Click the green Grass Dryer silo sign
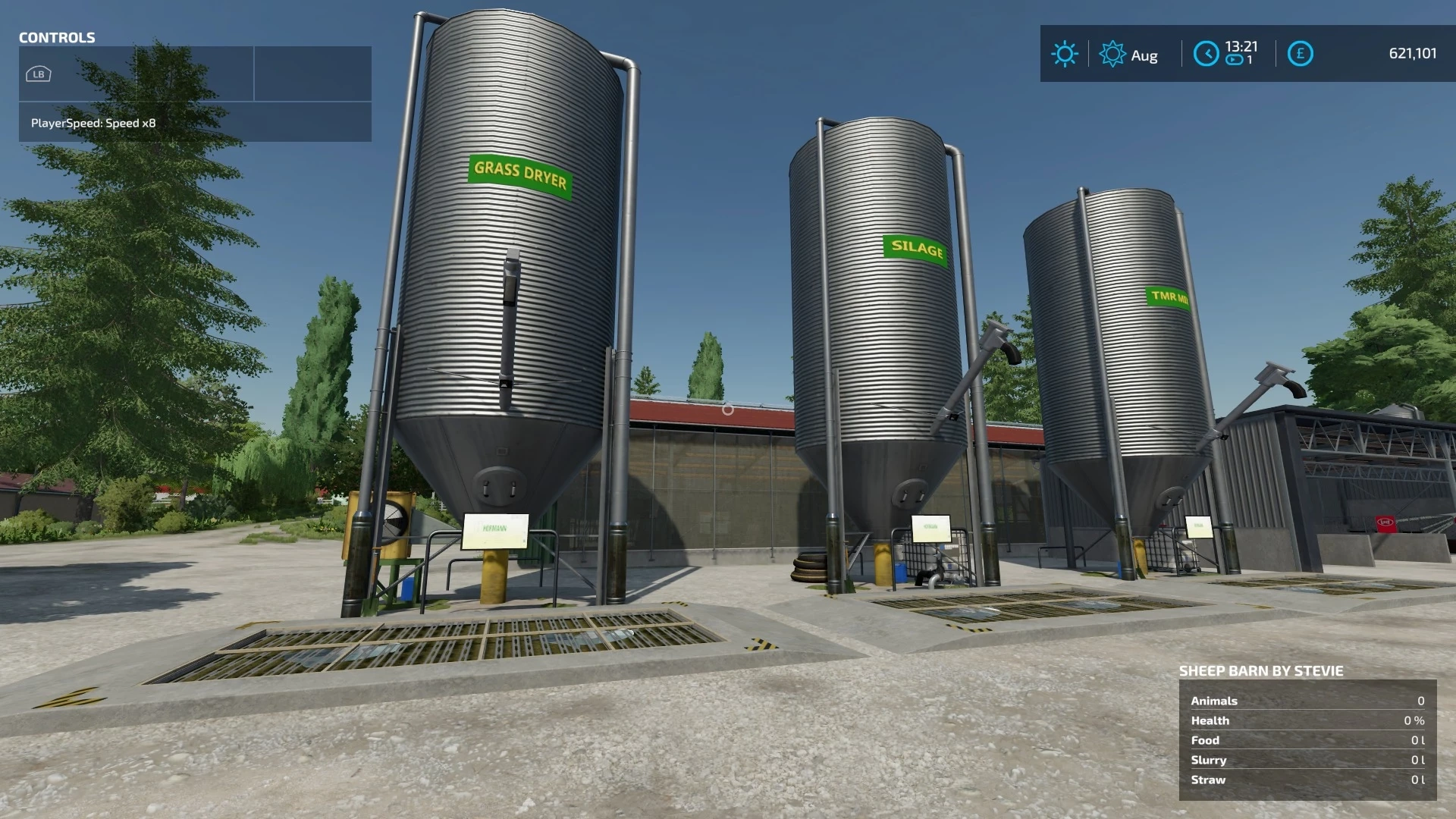This screenshot has height=819, width=1456. pyautogui.click(x=519, y=174)
